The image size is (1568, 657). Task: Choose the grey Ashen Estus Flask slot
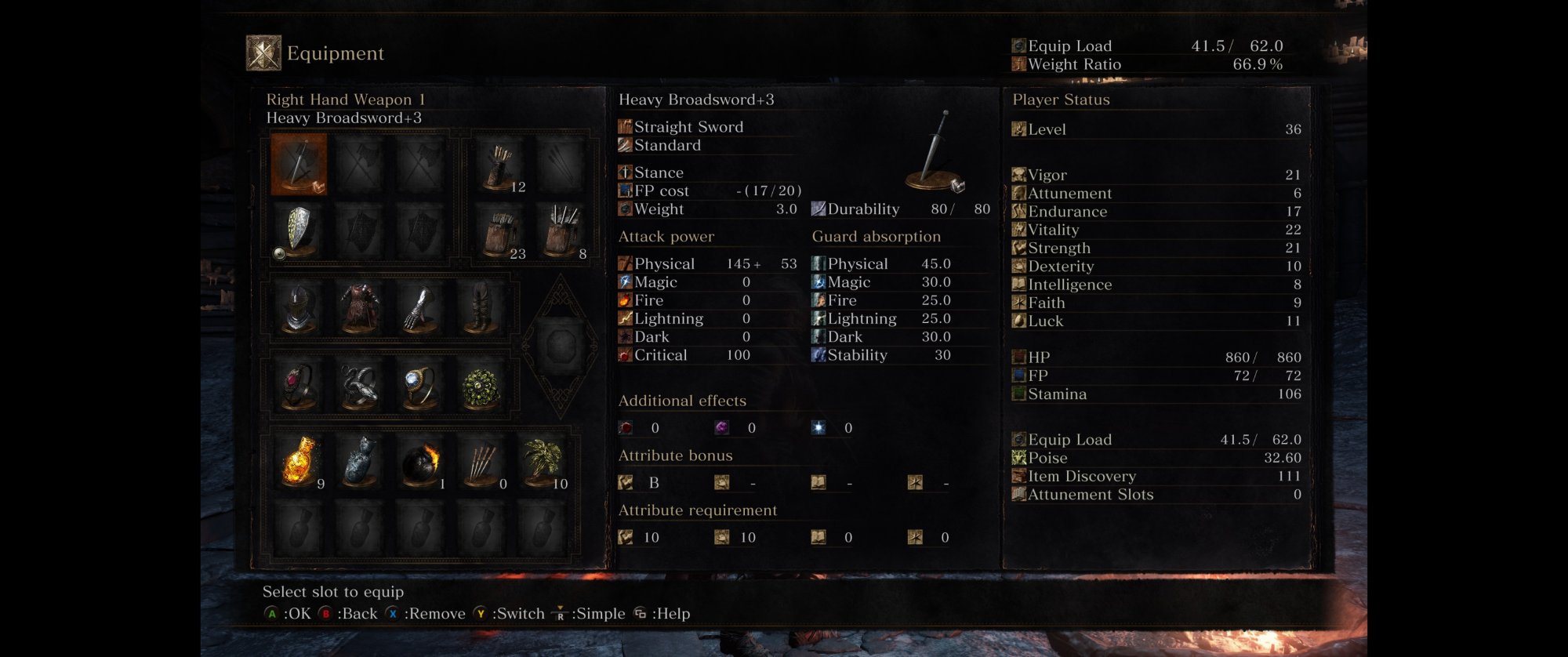360,462
